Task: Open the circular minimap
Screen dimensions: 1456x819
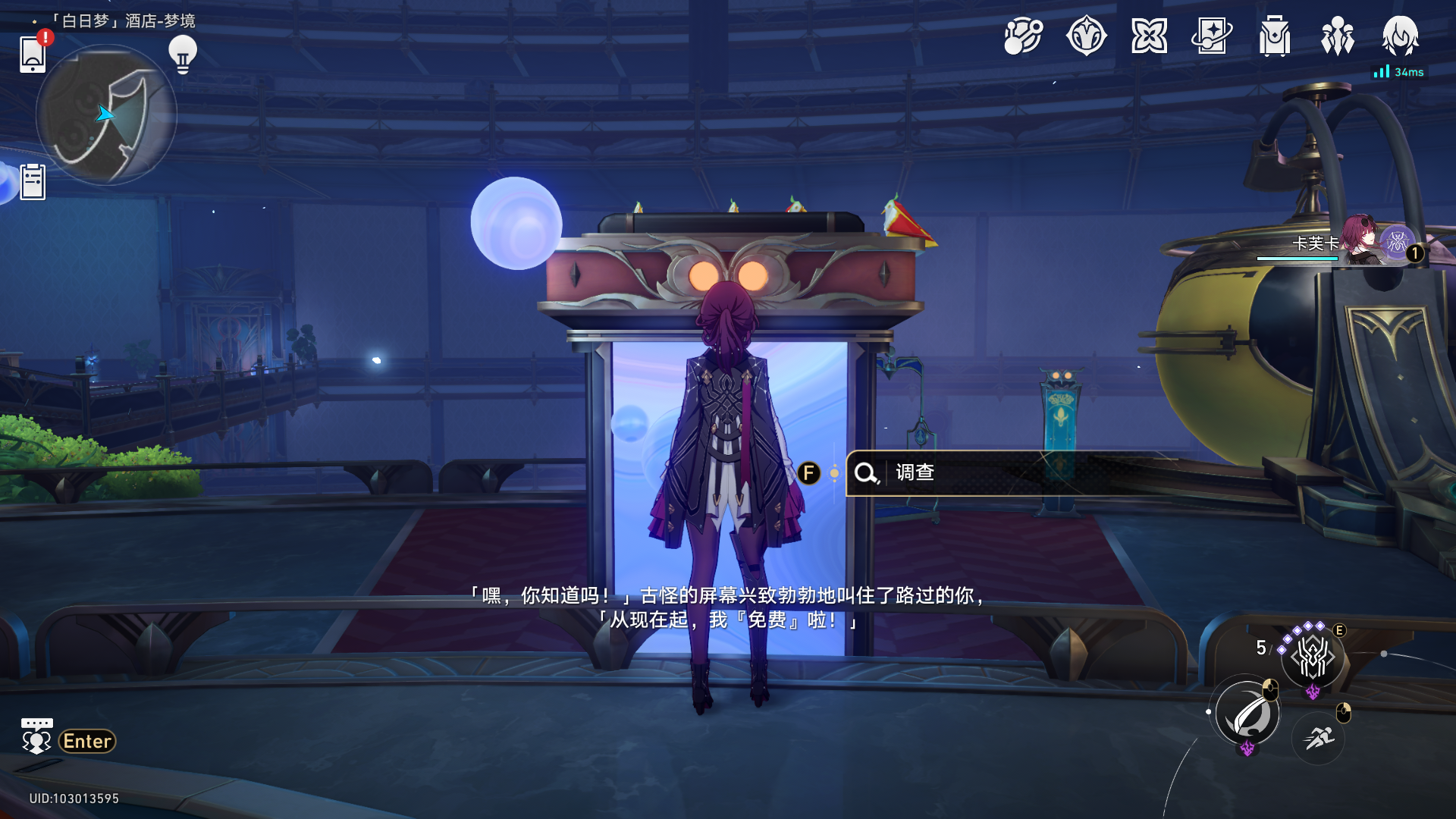Action: (106, 115)
